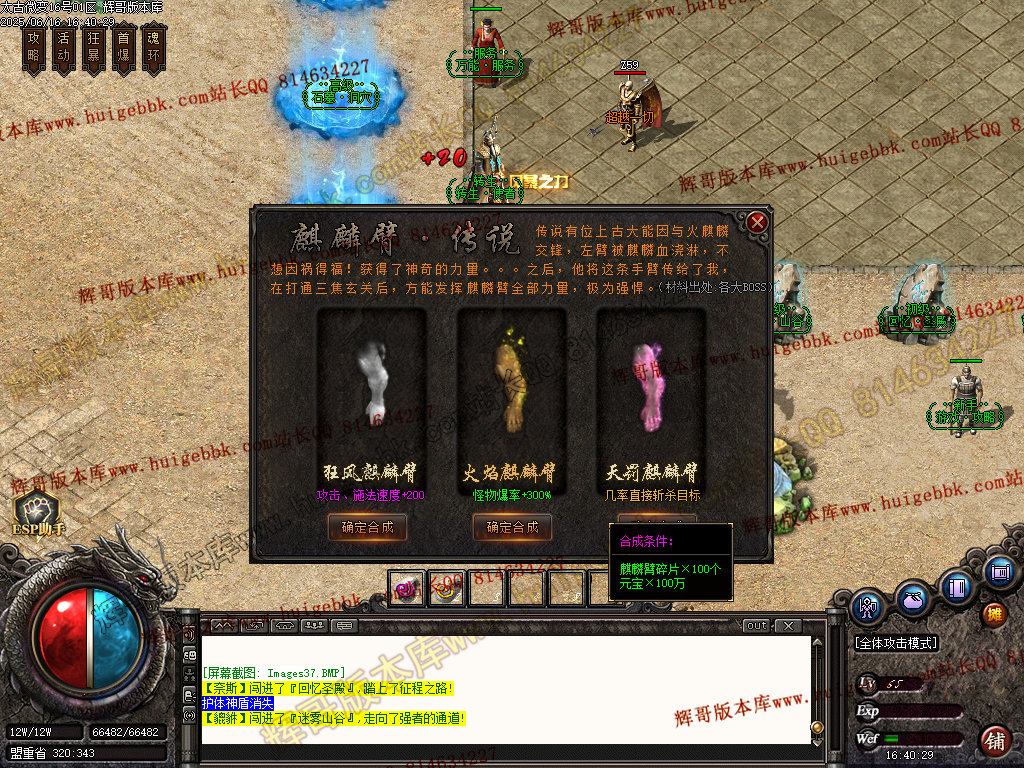Viewport: 1024px width, 768px height.
Task: Close the chat panel with X
Action: [788, 626]
